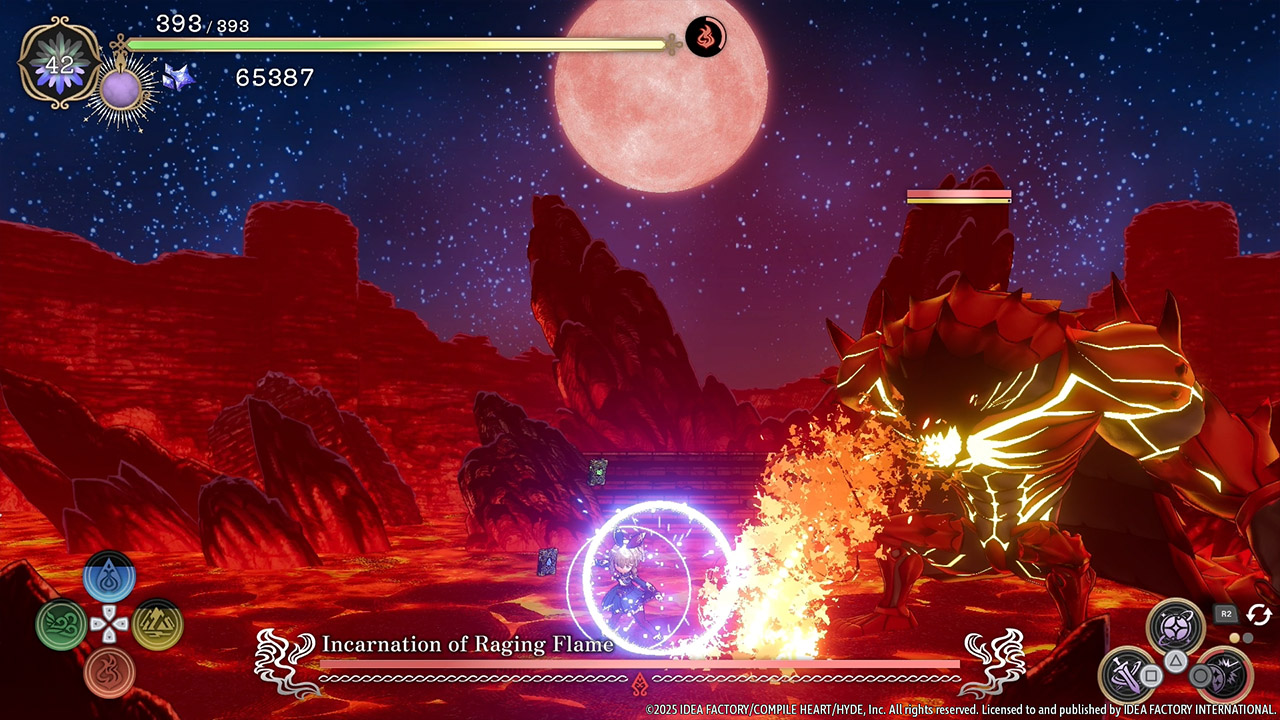Activate the sparkling orb magic skill

(x=1175, y=628)
